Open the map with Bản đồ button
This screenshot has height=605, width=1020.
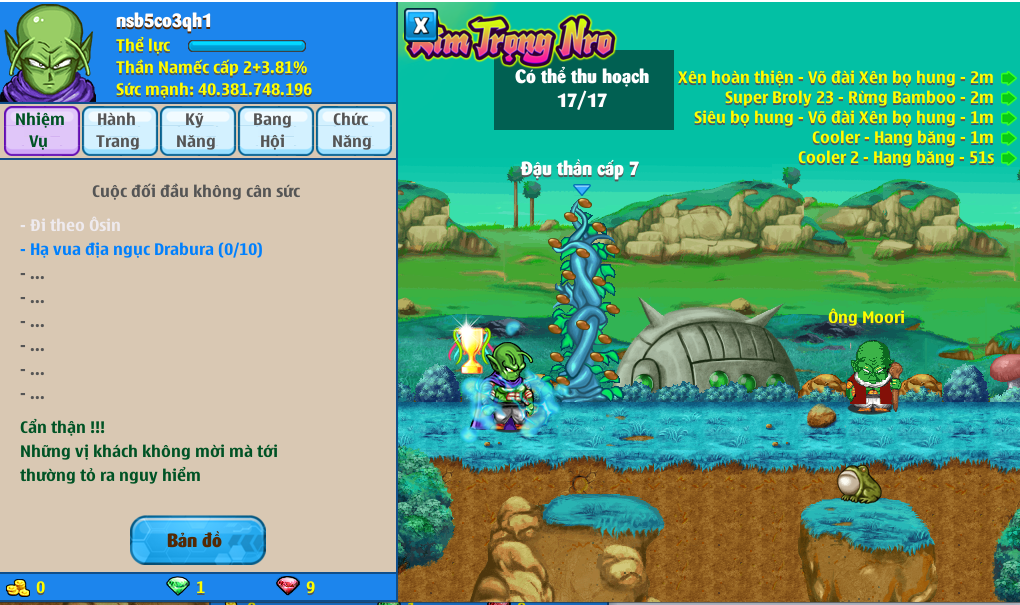click(197, 540)
